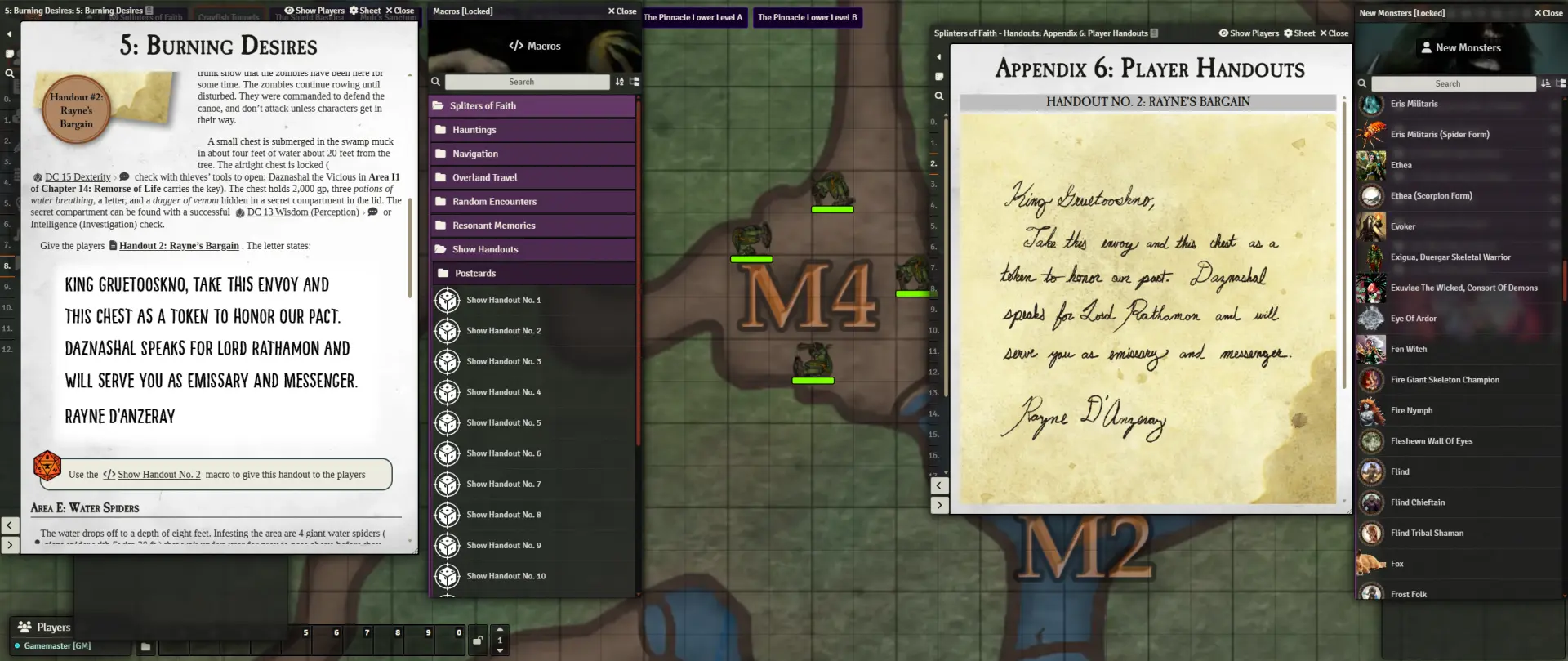Expand the Random Encounters folder
This screenshot has width=1568, height=661.
(x=494, y=202)
